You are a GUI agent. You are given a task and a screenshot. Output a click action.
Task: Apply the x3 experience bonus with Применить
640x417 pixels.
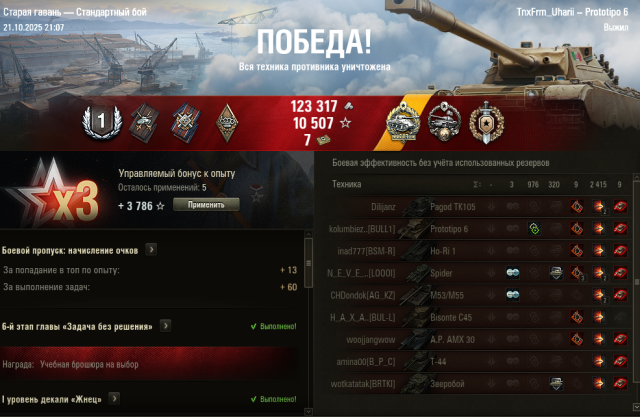click(206, 204)
